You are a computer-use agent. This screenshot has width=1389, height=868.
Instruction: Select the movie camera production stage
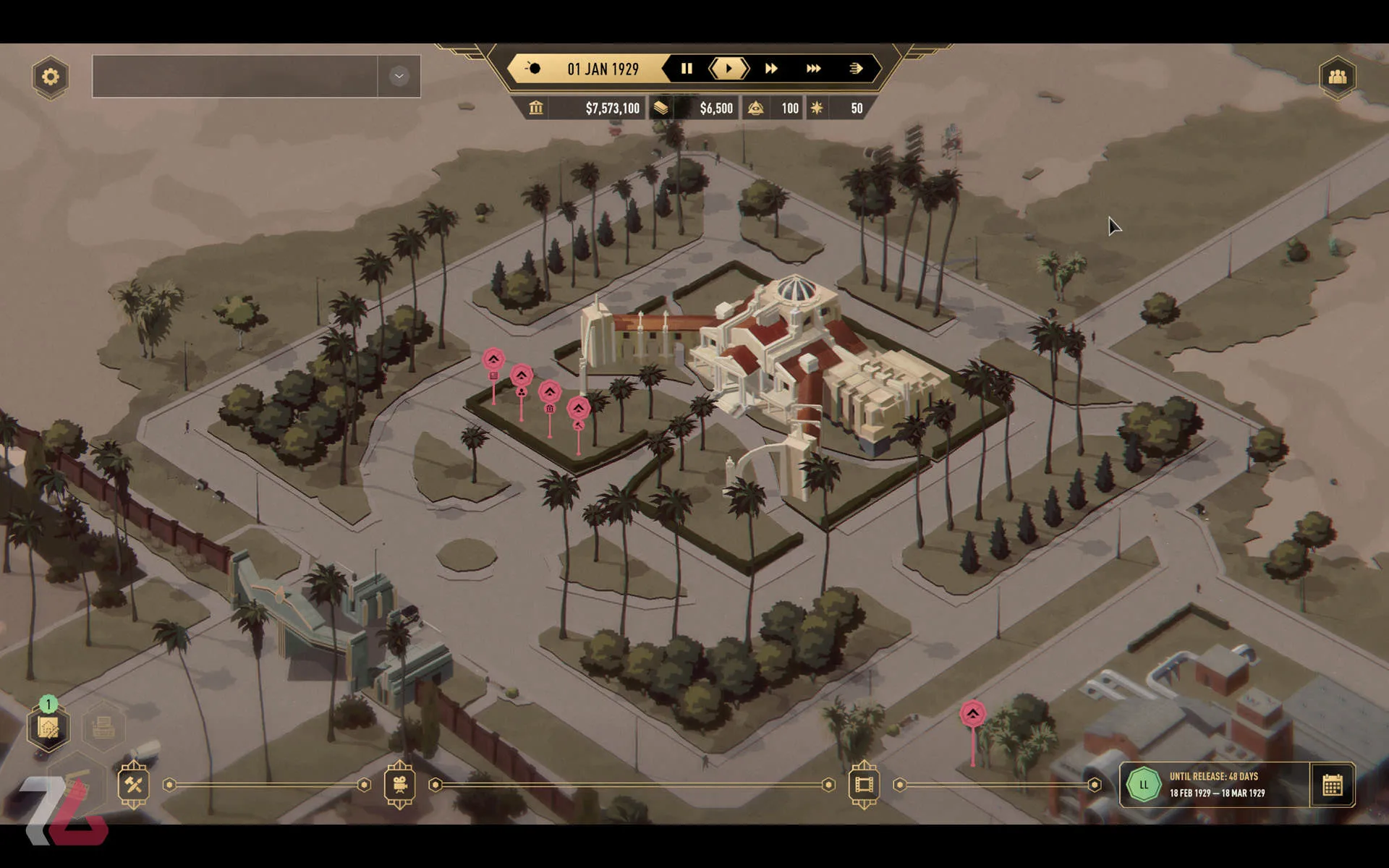(x=399, y=785)
